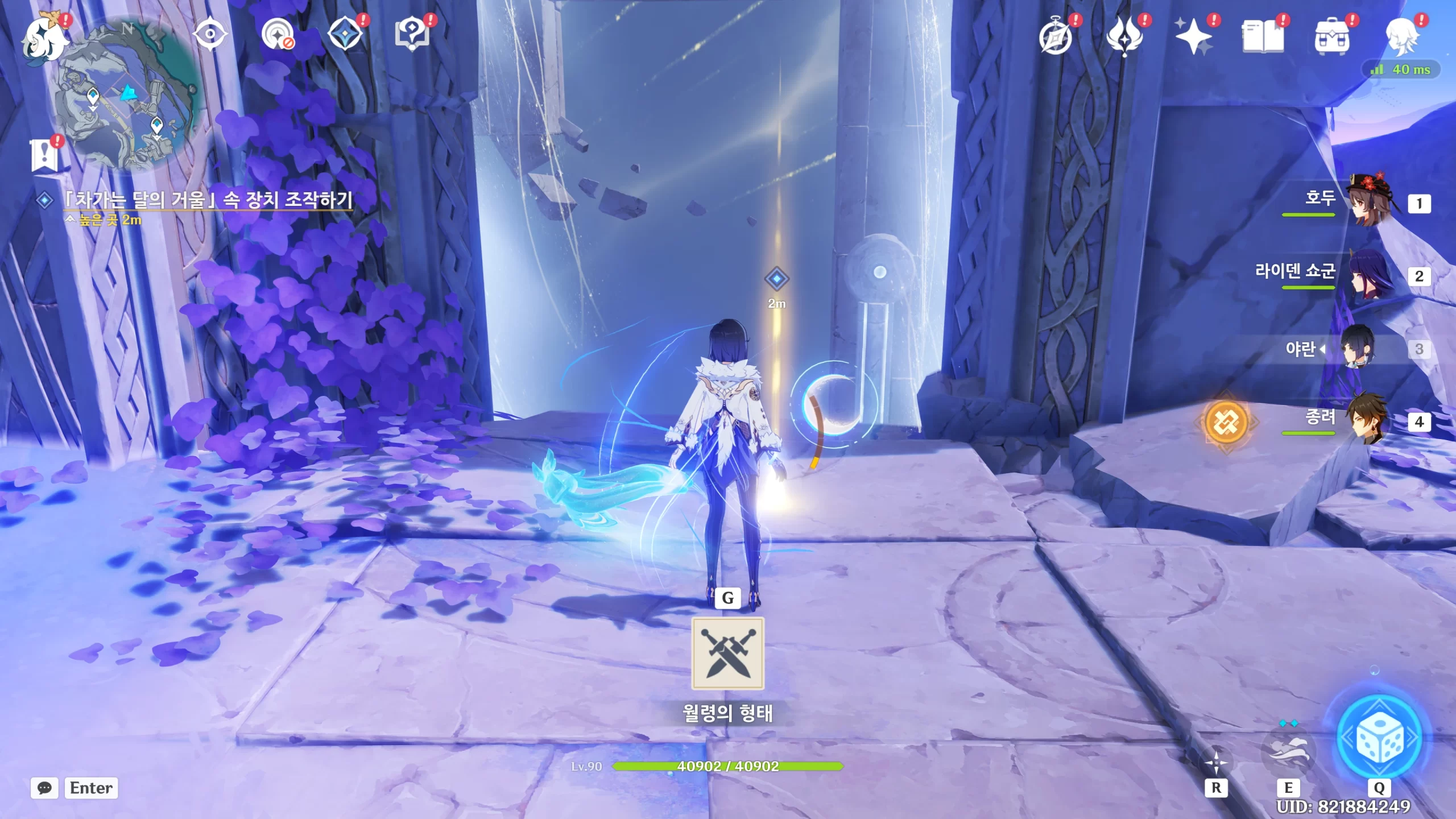The height and width of the screenshot is (819, 1456).
Task: Open the events diamond compass icon
Action: click(x=345, y=35)
